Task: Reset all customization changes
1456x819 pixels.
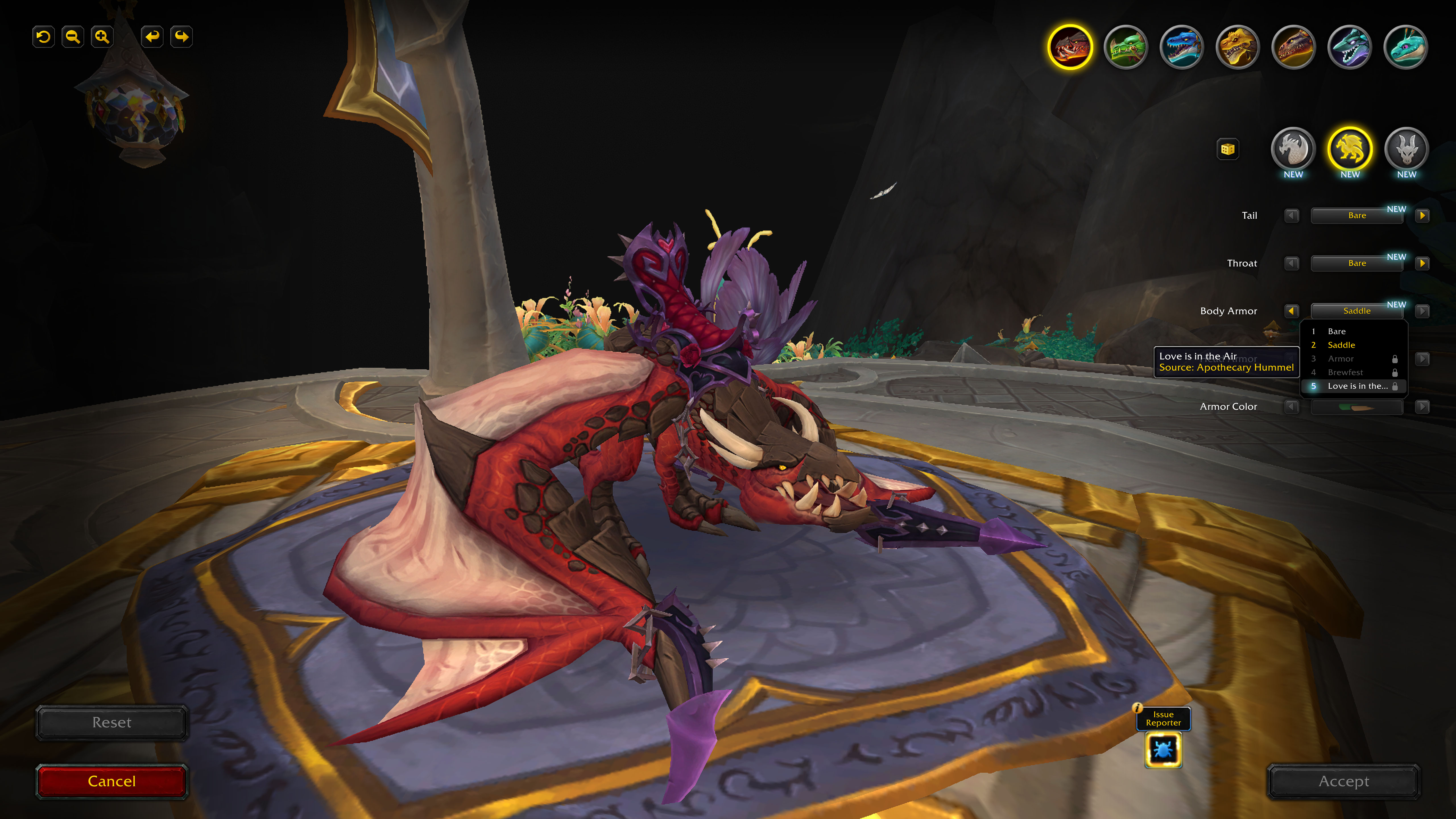Action: pos(111,722)
